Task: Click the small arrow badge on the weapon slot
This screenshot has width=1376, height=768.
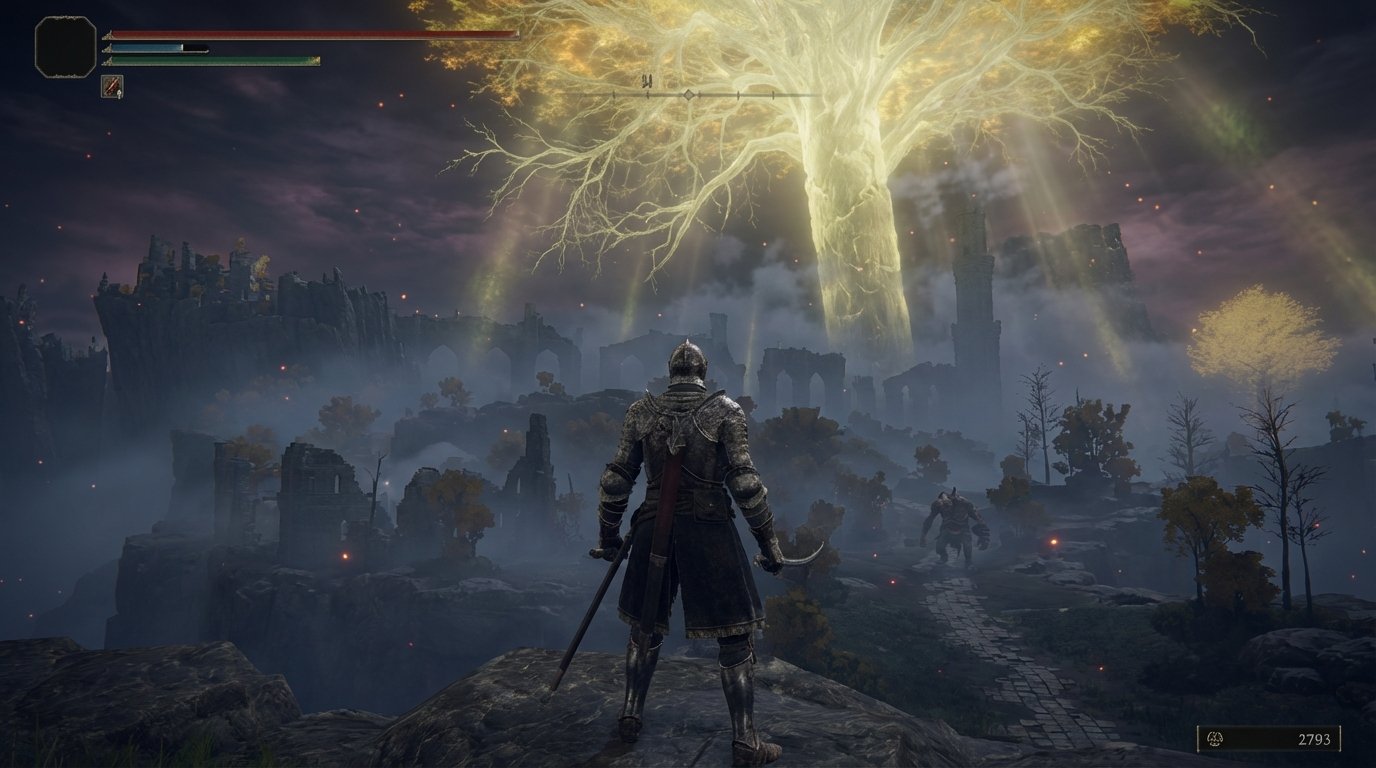Action: pyautogui.click(x=119, y=94)
